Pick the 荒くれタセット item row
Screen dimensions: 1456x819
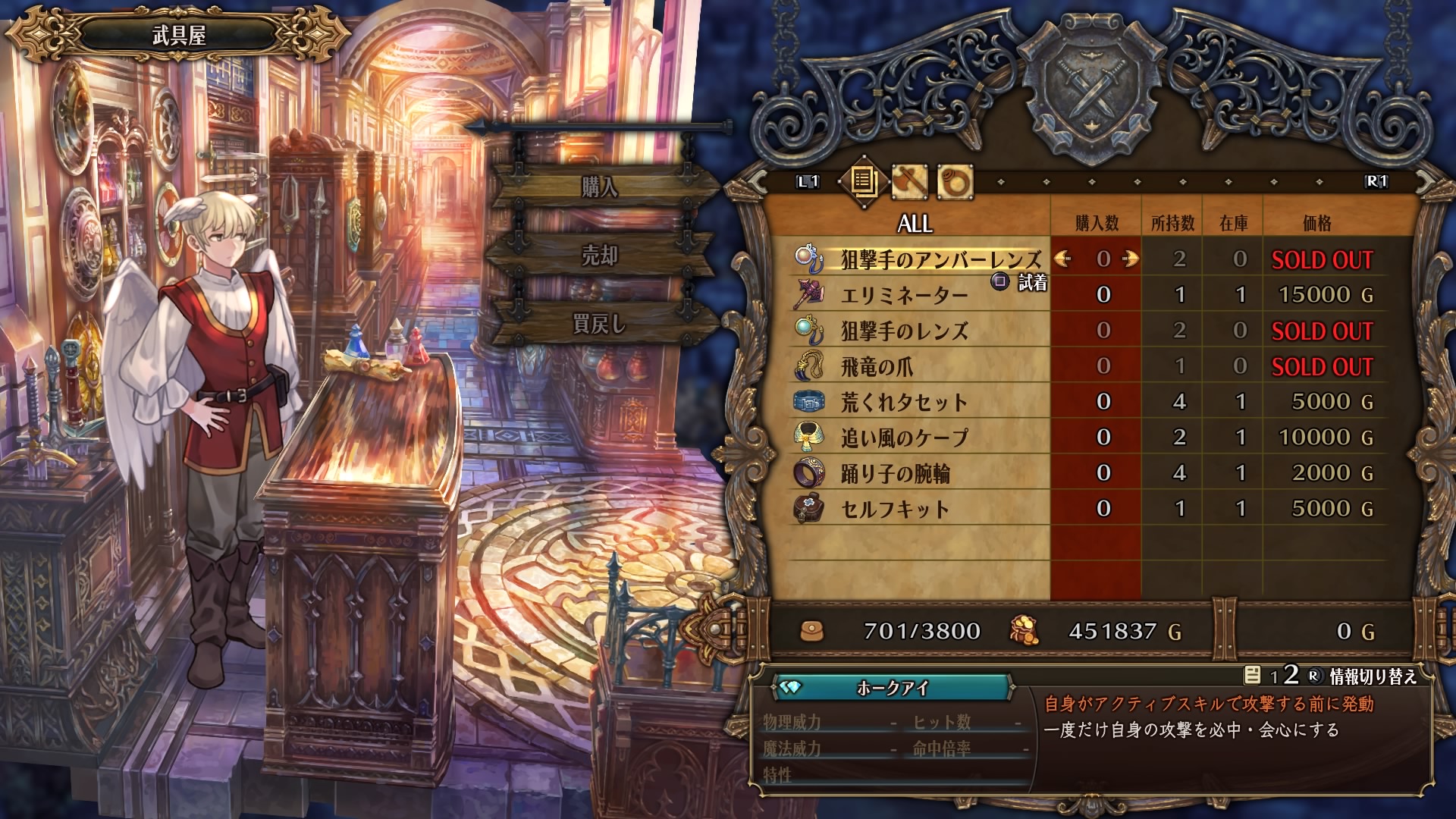click(904, 402)
